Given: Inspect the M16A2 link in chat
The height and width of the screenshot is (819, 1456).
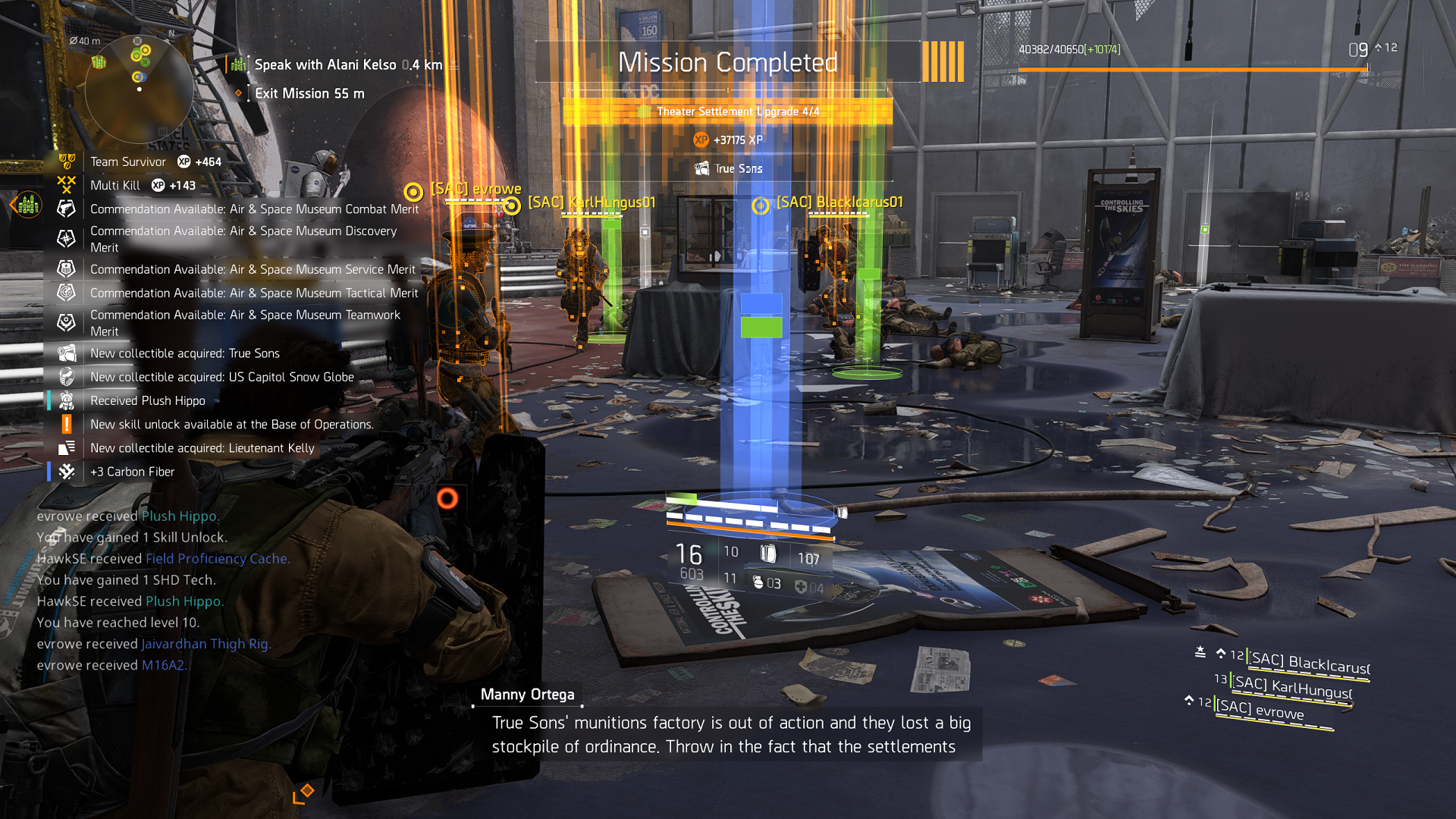Looking at the screenshot, I should pyautogui.click(x=164, y=665).
